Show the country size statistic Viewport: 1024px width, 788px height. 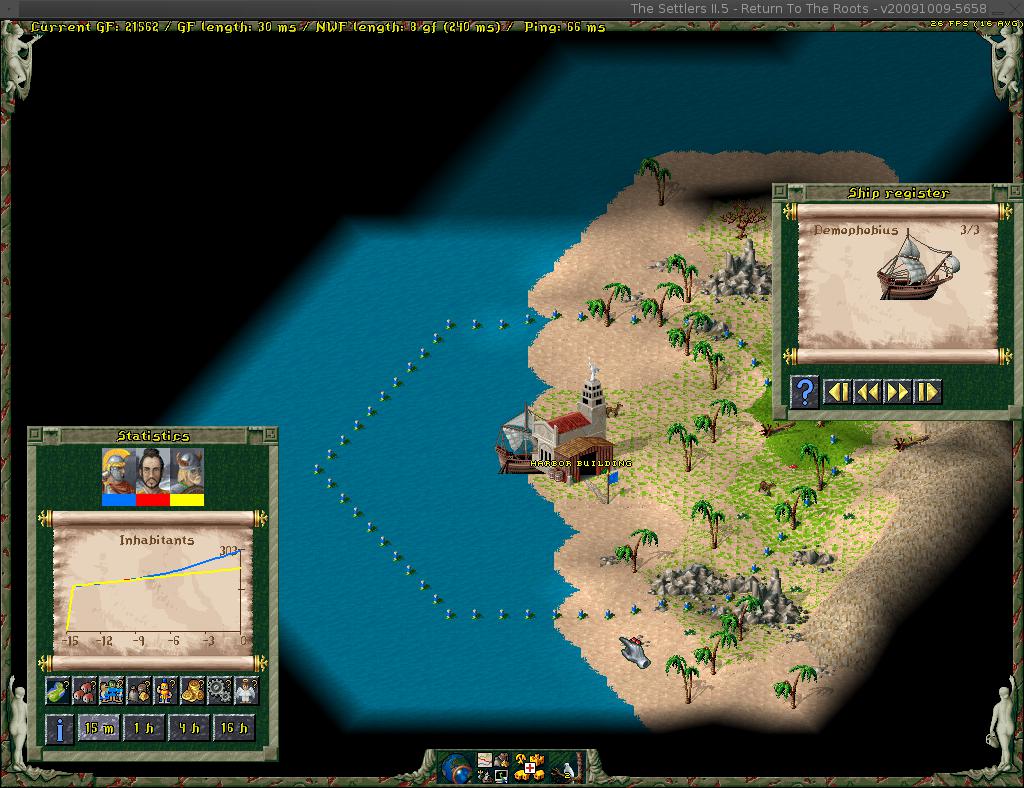(x=58, y=690)
